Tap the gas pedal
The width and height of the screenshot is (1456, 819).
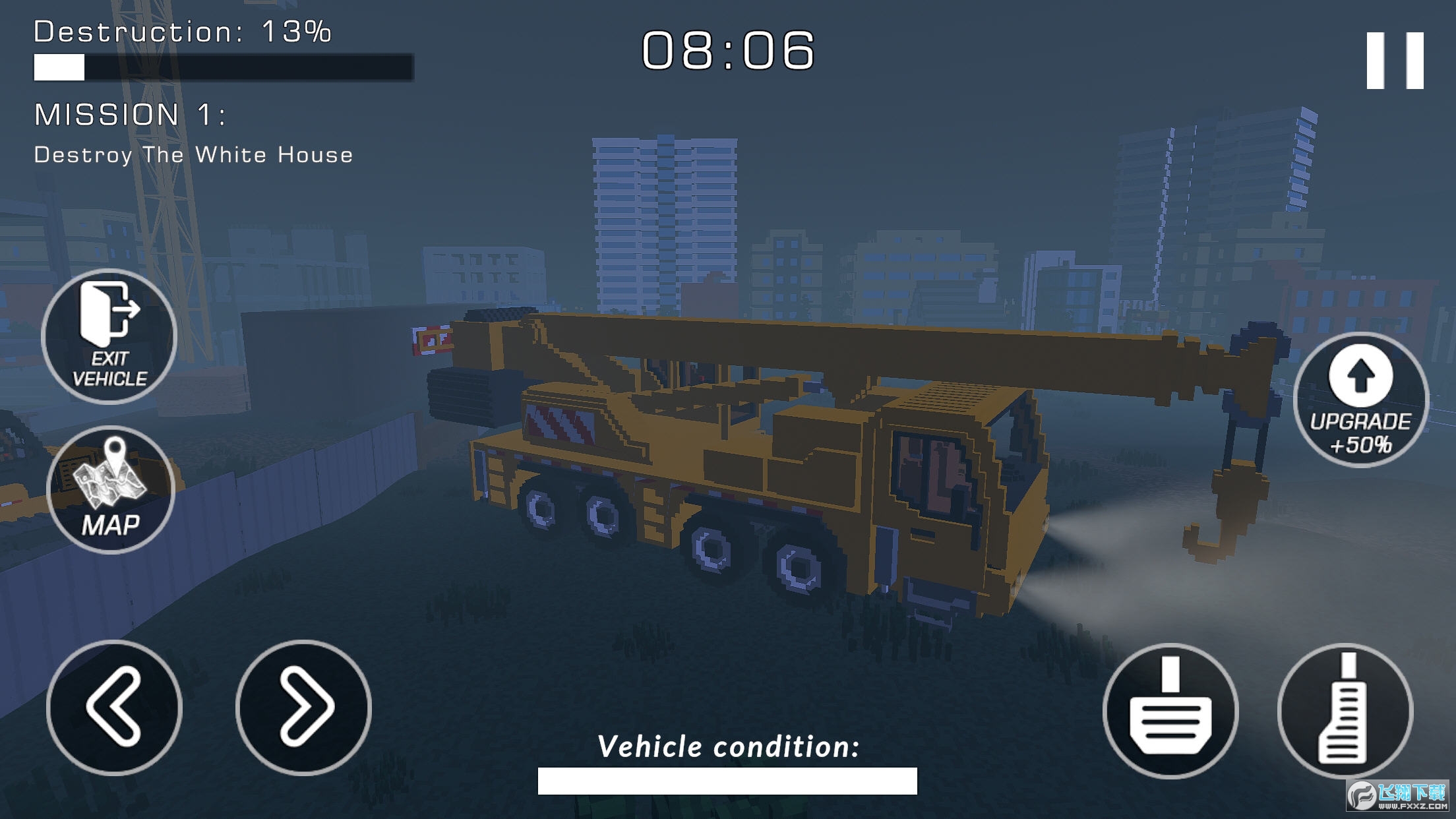[1345, 711]
